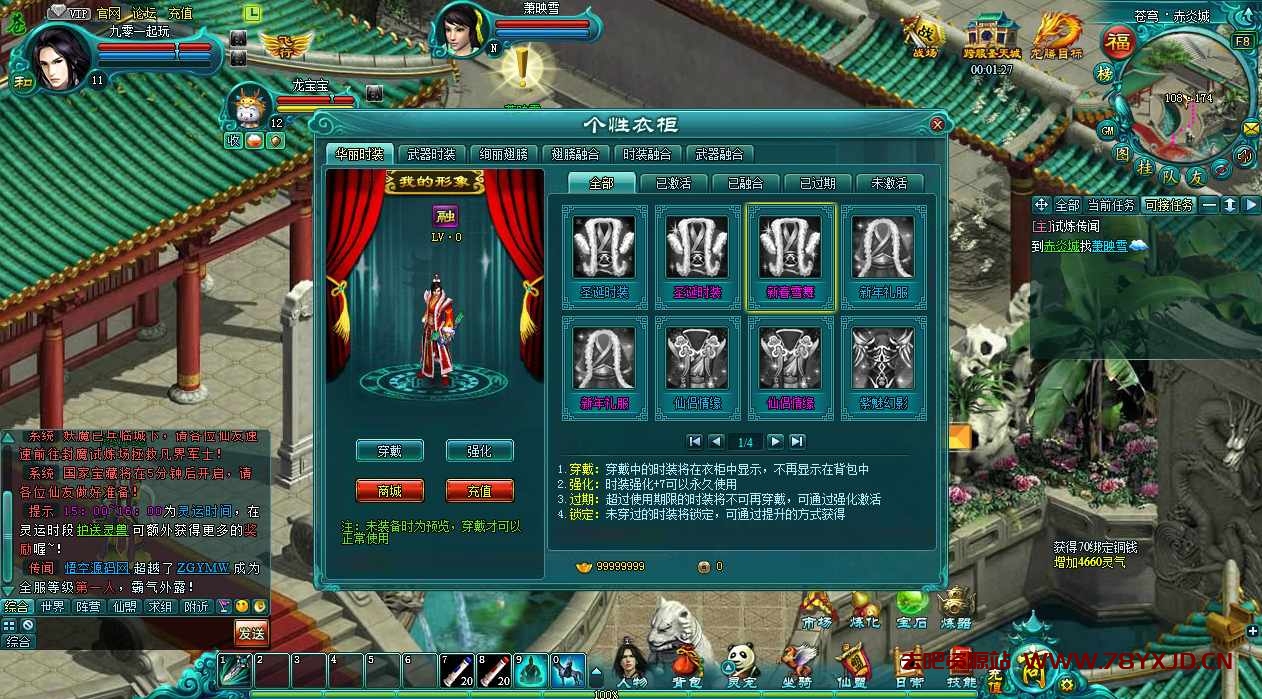Screen dimensions: 1262x699
Task: Open the 翅膀融合 tab
Action: pos(575,154)
